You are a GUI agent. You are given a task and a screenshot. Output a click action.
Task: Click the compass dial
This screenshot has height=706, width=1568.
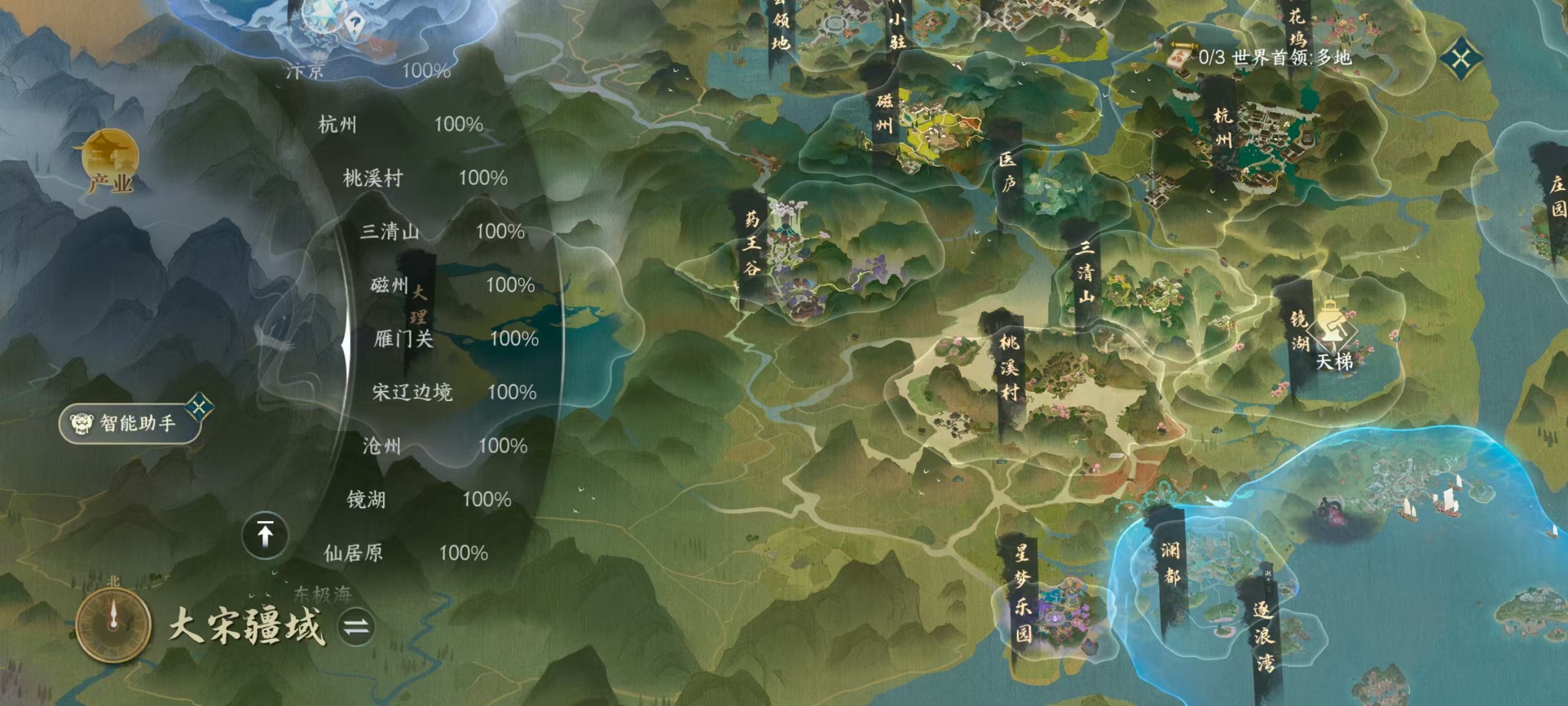click(113, 624)
